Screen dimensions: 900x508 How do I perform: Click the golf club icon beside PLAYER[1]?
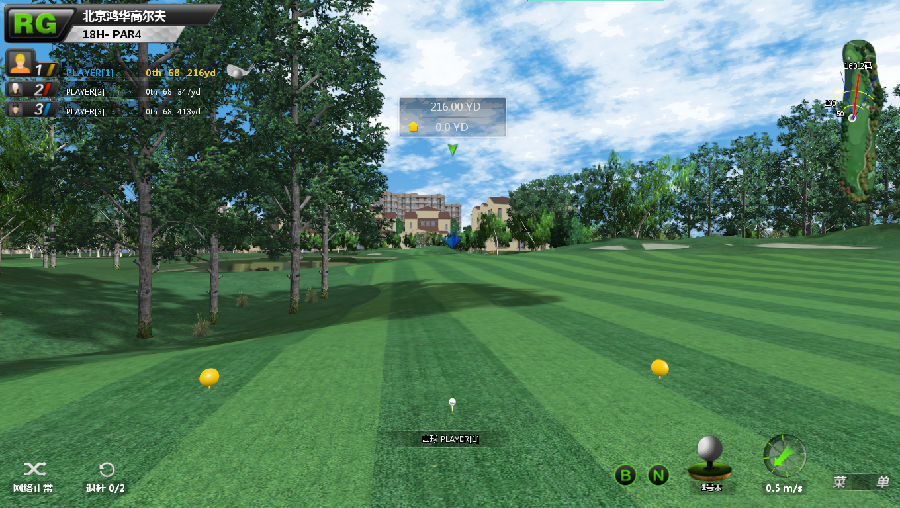coord(236,71)
